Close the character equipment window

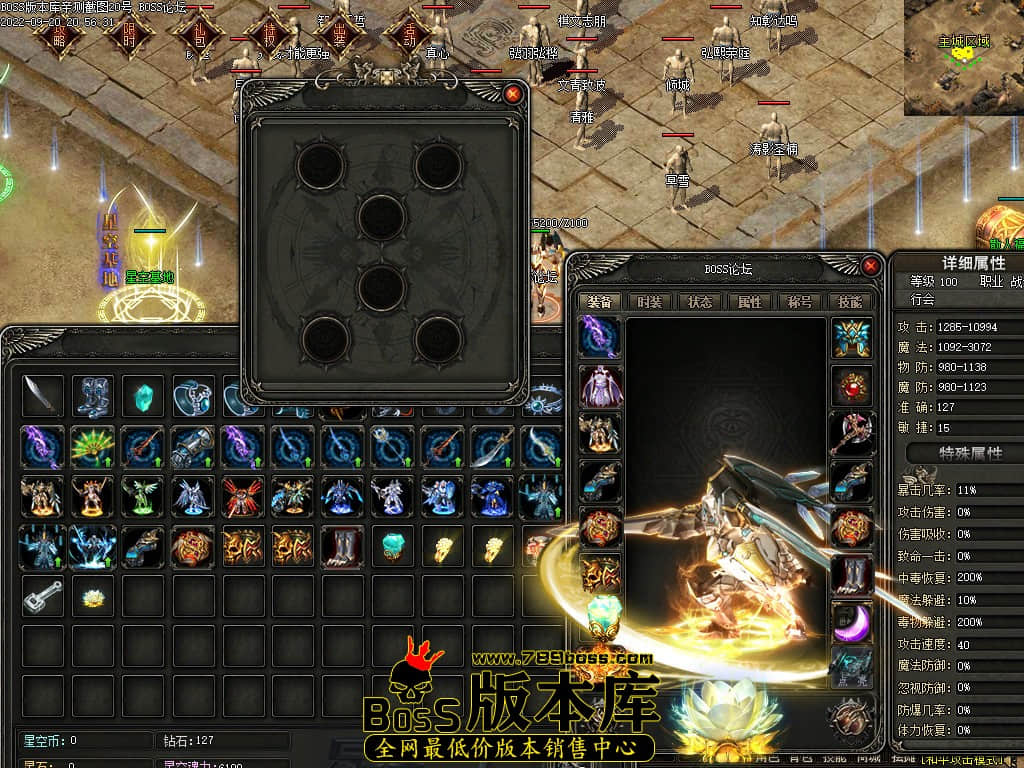(871, 266)
